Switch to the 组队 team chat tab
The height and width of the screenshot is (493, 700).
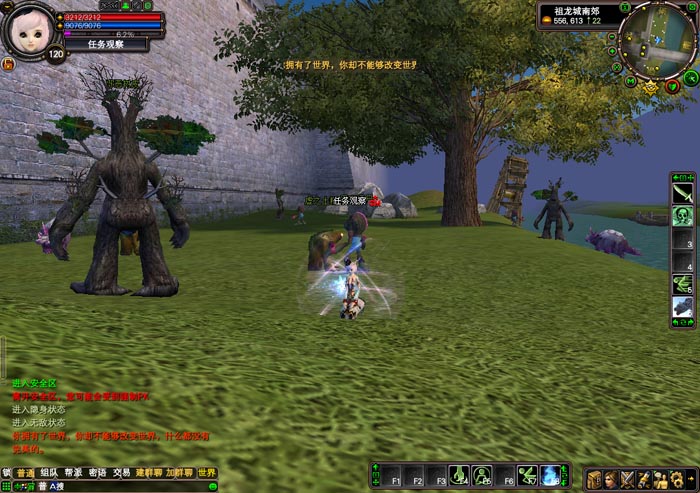(x=49, y=473)
